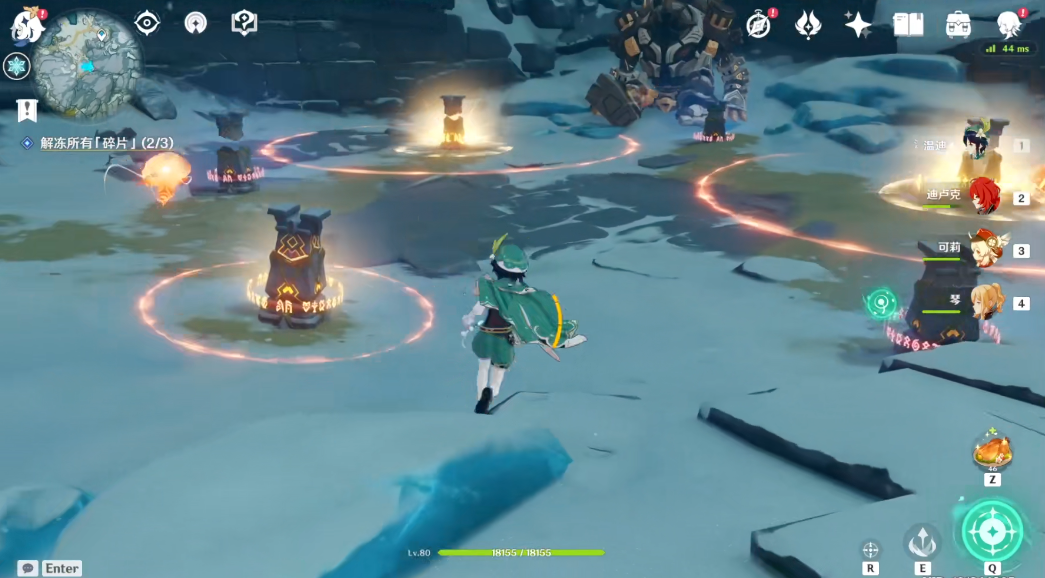Click the snowflake icon beside the minimap

[x=17, y=67]
